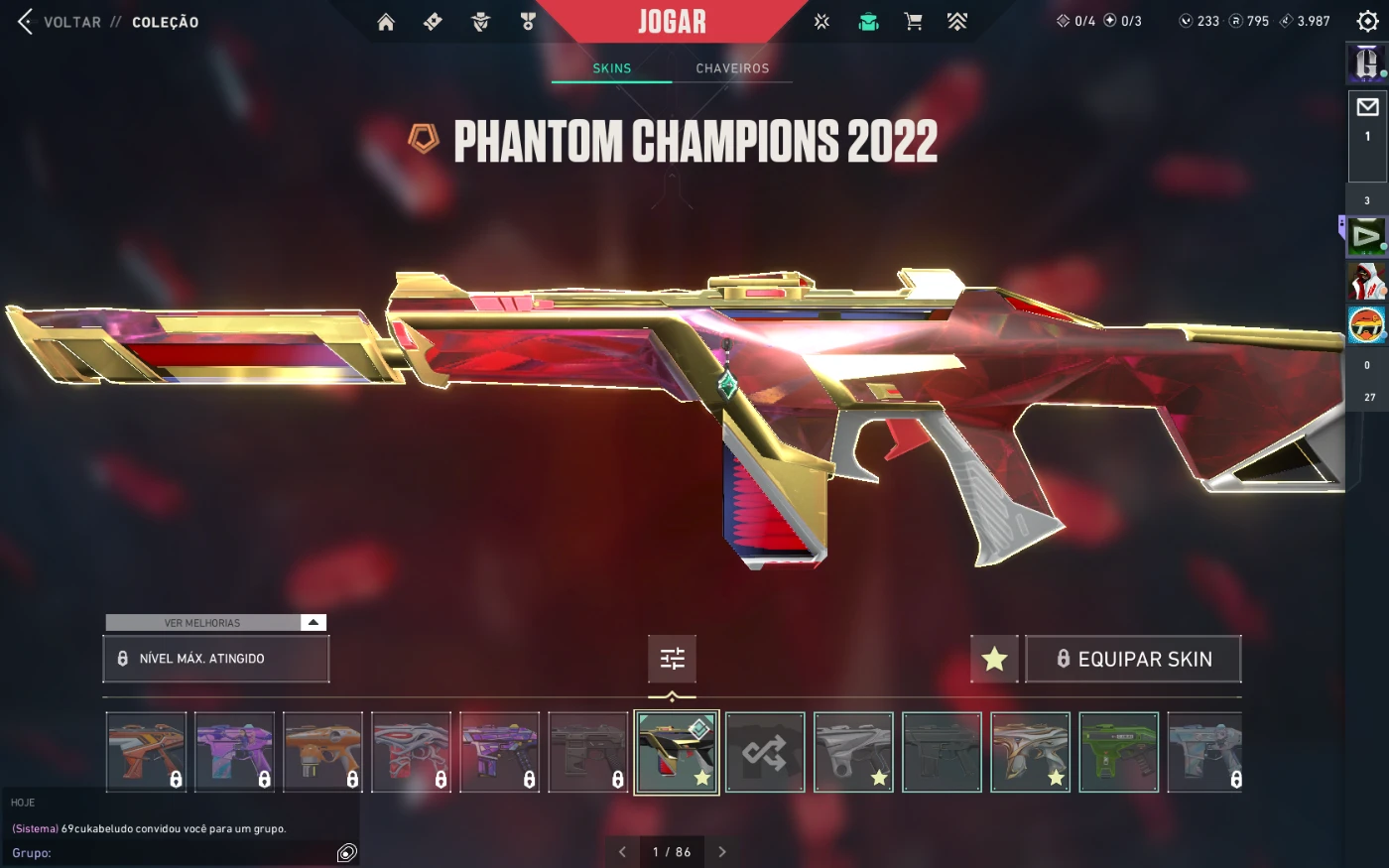The width and height of the screenshot is (1389, 868).
Task: Open the mail envelope notifications
Action: [x=1367, y=107]
